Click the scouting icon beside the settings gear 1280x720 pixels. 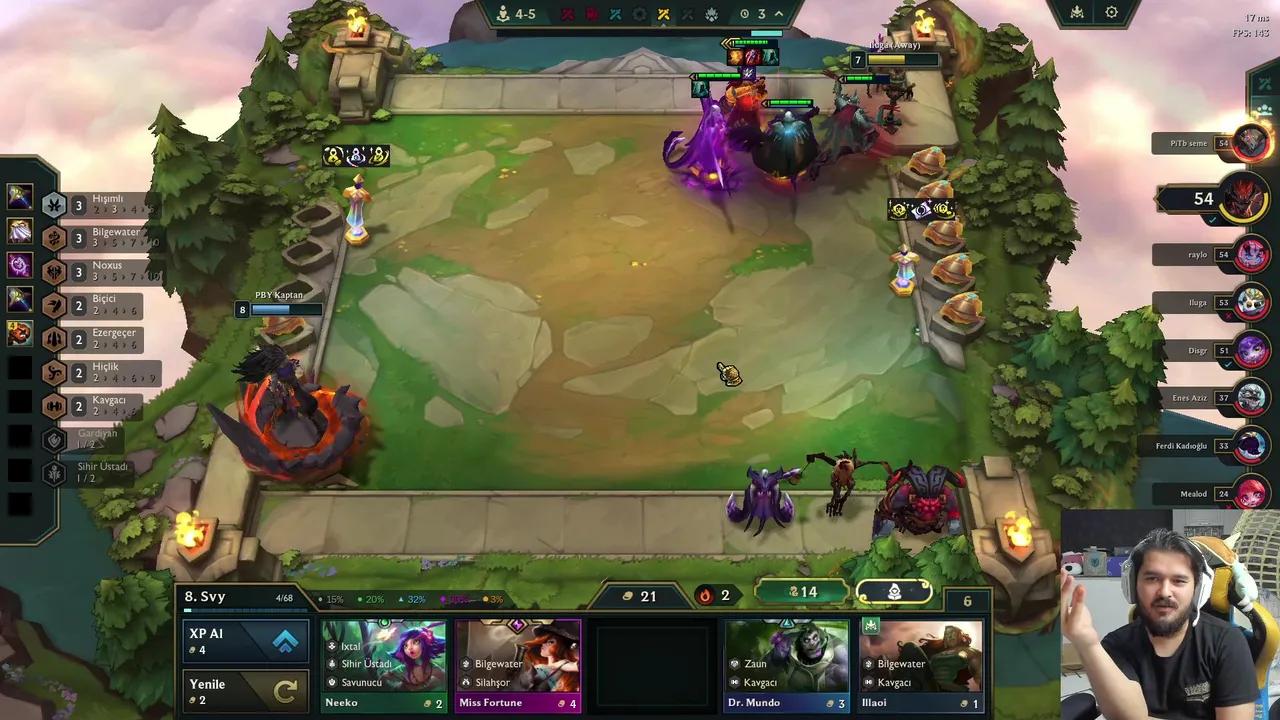pyautogui.click(x=1076, y=12)
